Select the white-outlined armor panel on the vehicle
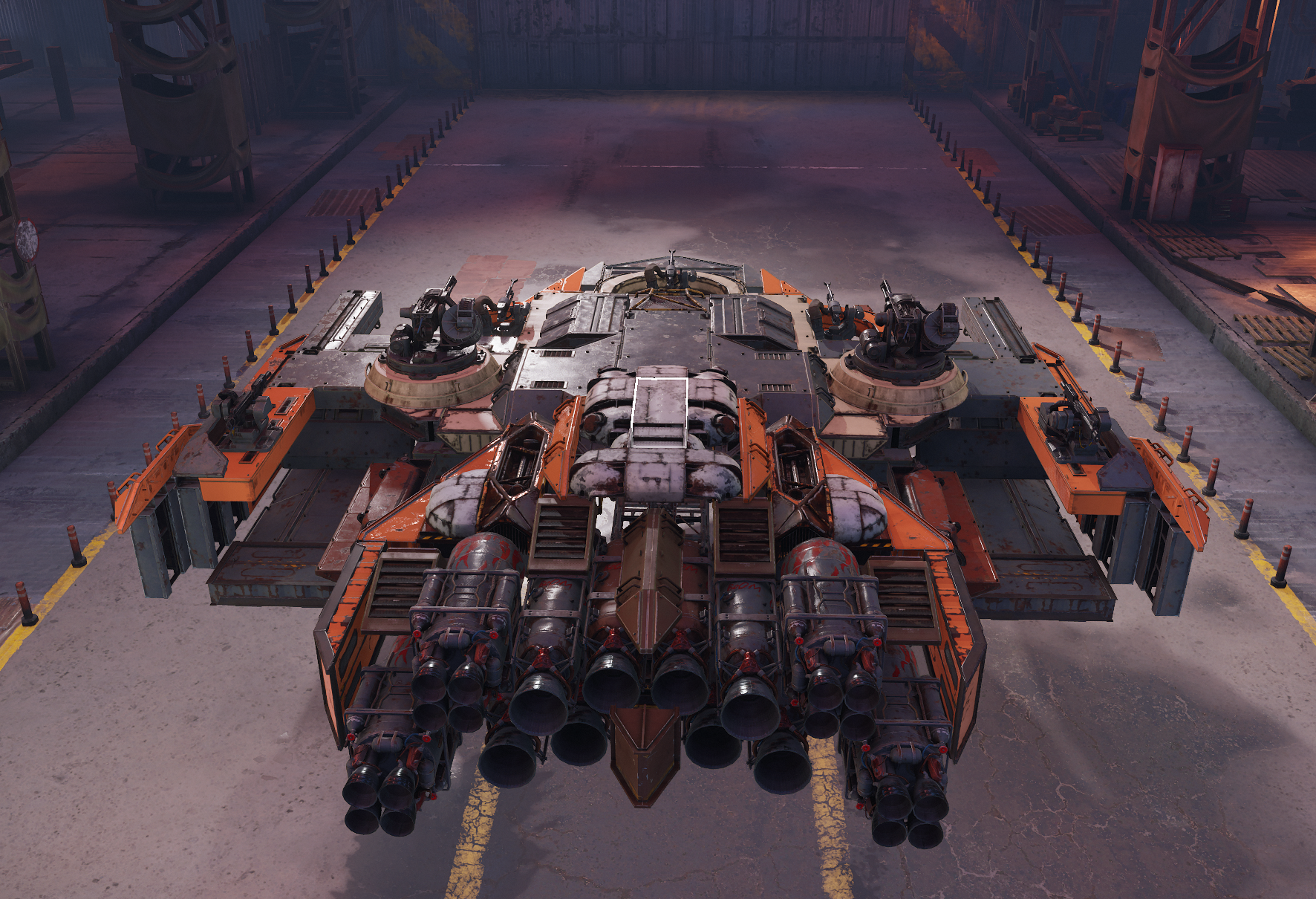 [659, 411]
